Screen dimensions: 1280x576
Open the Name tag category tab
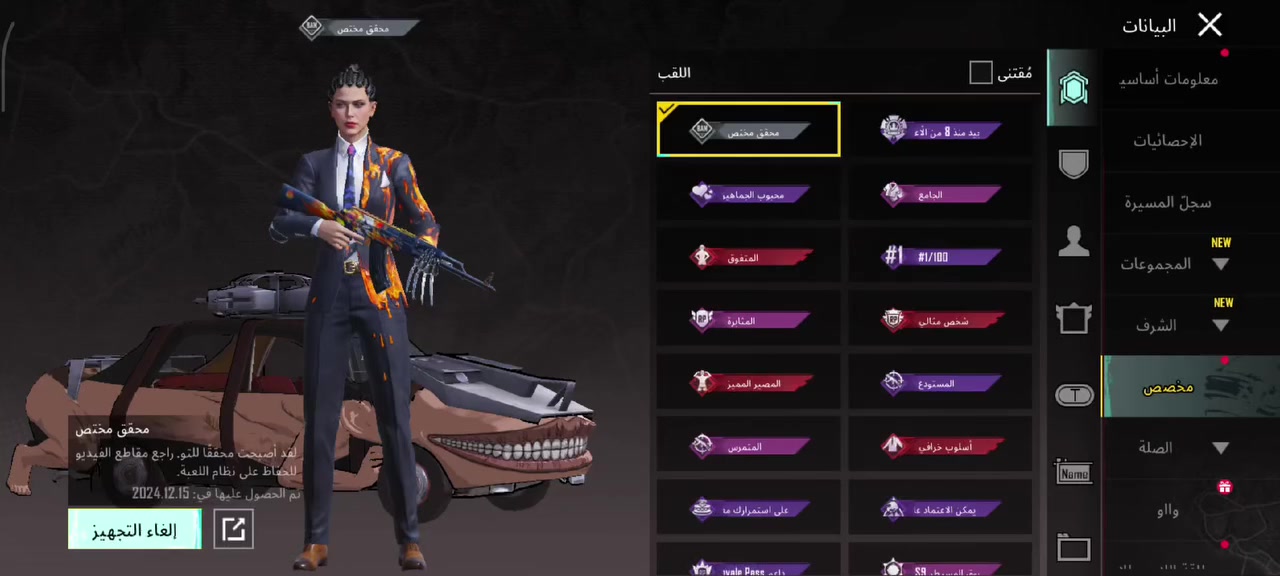[x=1074, y=472]
